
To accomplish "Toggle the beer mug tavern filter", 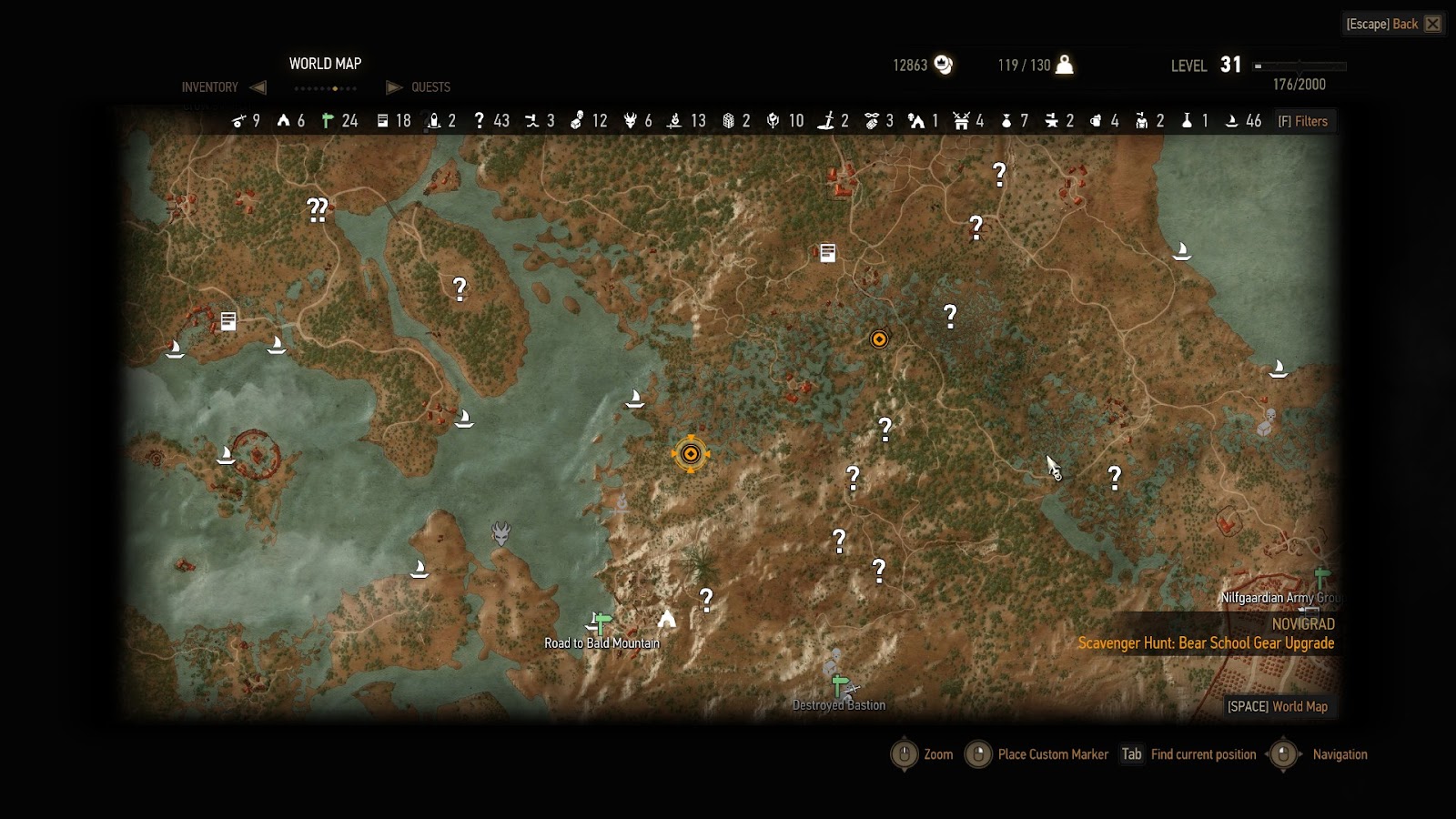I will click(x=1096, y=121).
